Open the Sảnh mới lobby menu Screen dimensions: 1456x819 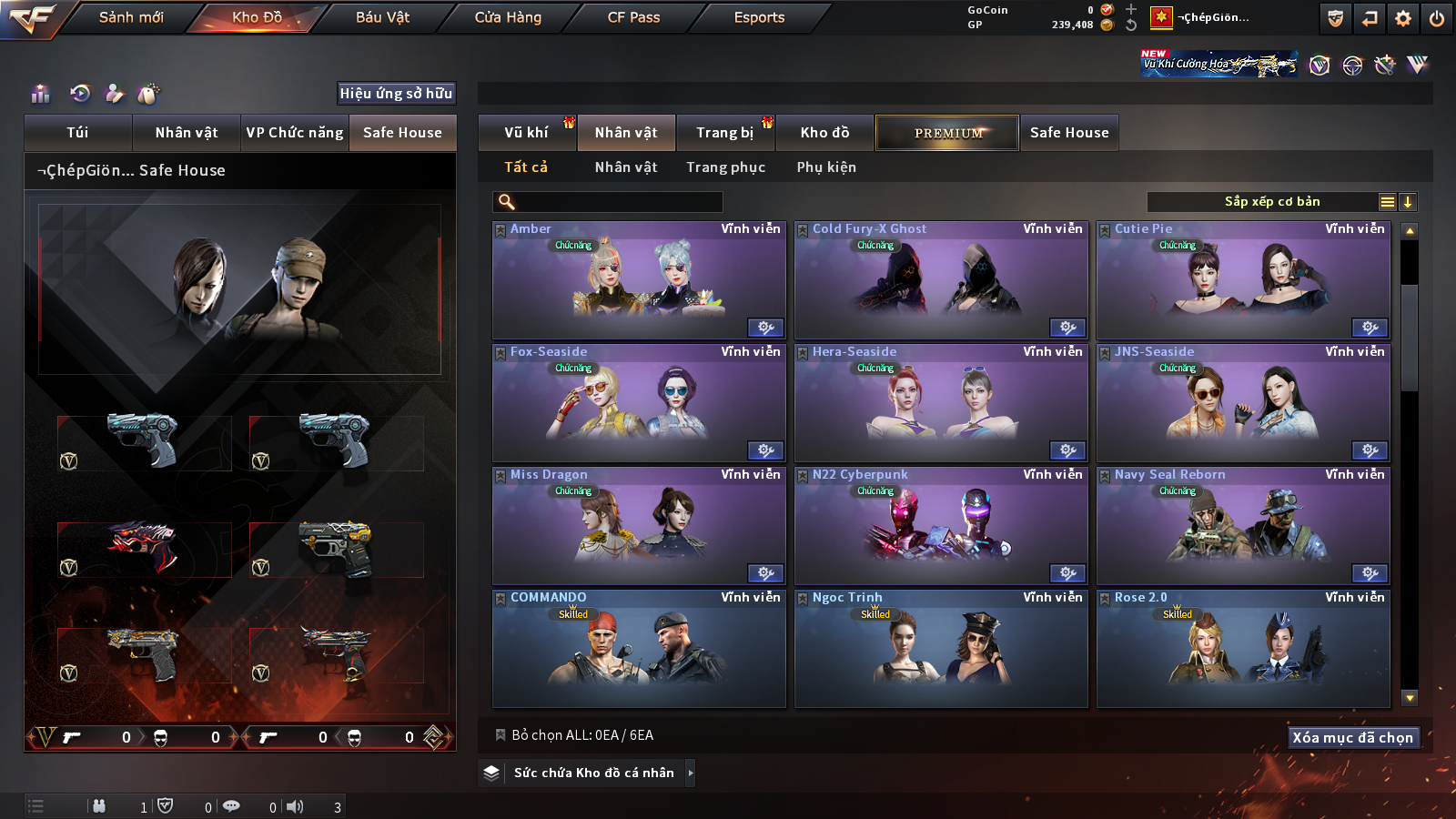pyautogui.click(x=131, y=17)
